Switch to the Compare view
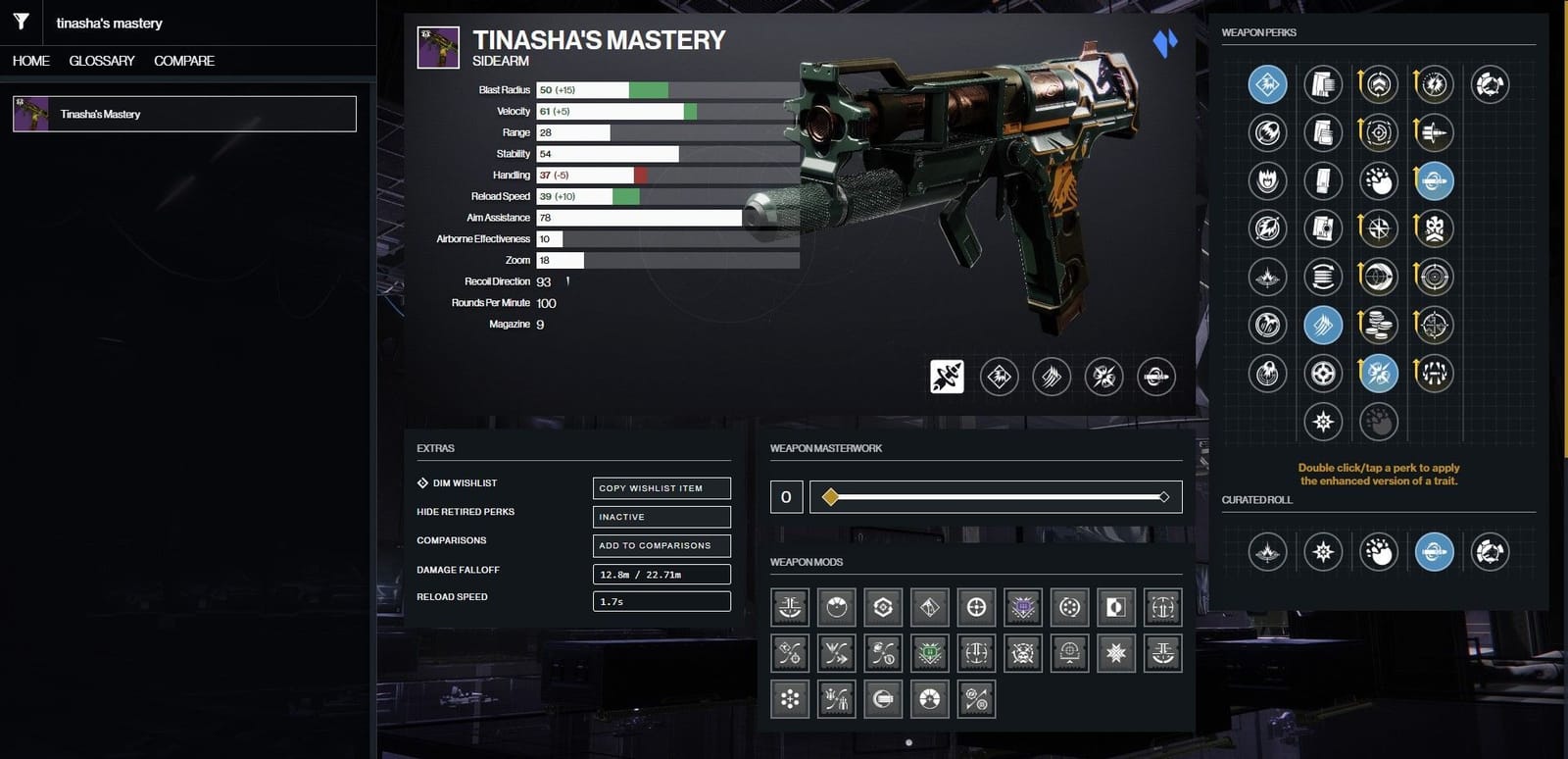 point(182,61)
